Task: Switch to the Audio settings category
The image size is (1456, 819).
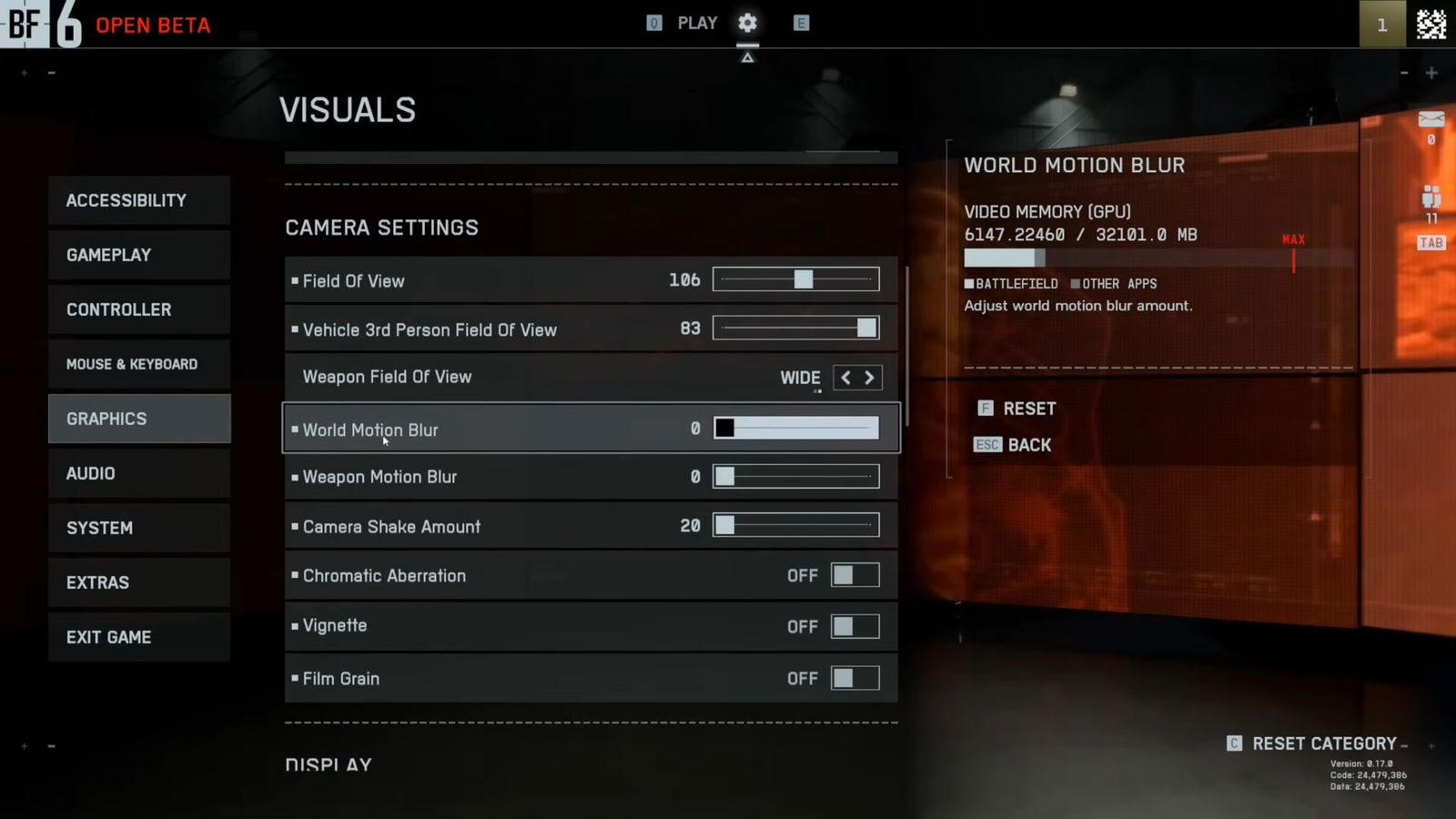Action: click(x=139, y=473)
